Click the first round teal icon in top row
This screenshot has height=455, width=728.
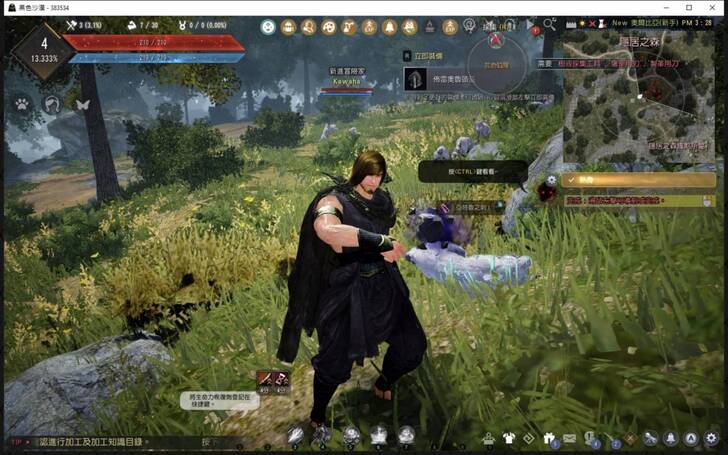point(268,27)
